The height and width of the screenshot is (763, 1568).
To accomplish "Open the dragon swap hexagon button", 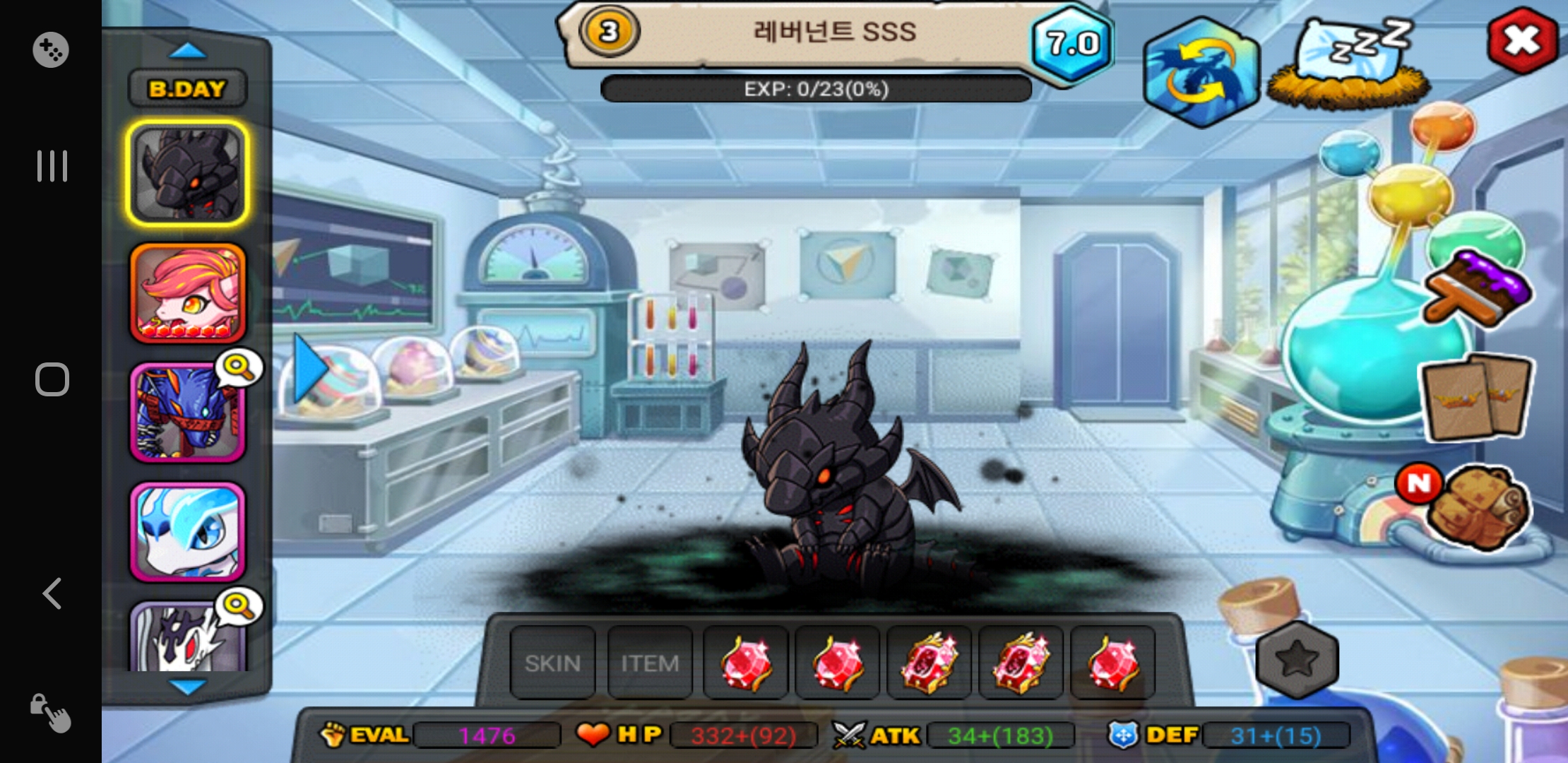I will click(x=1202, y=71).
